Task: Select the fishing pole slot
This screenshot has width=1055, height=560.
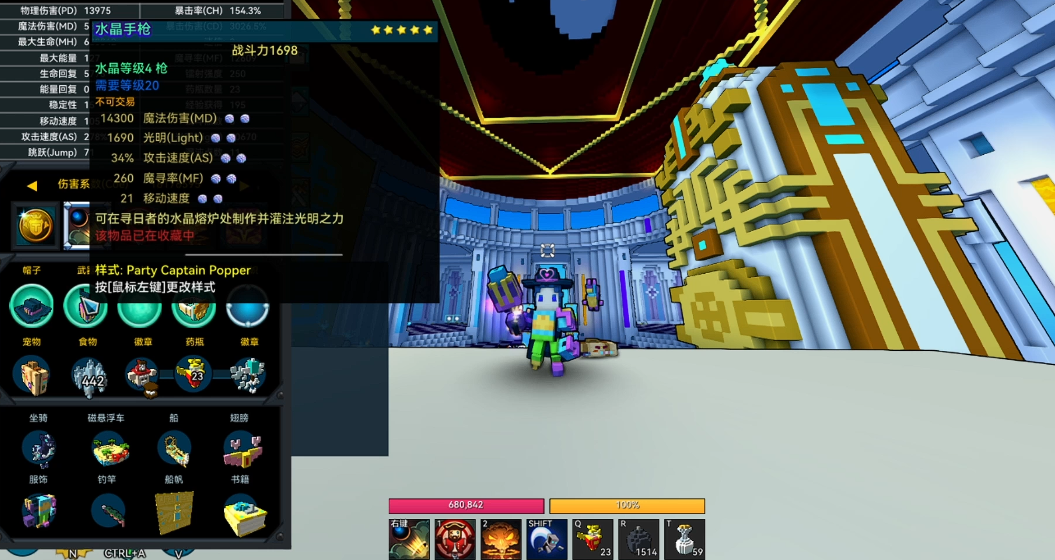Action: pyautogui.click(x=108, y=512)
